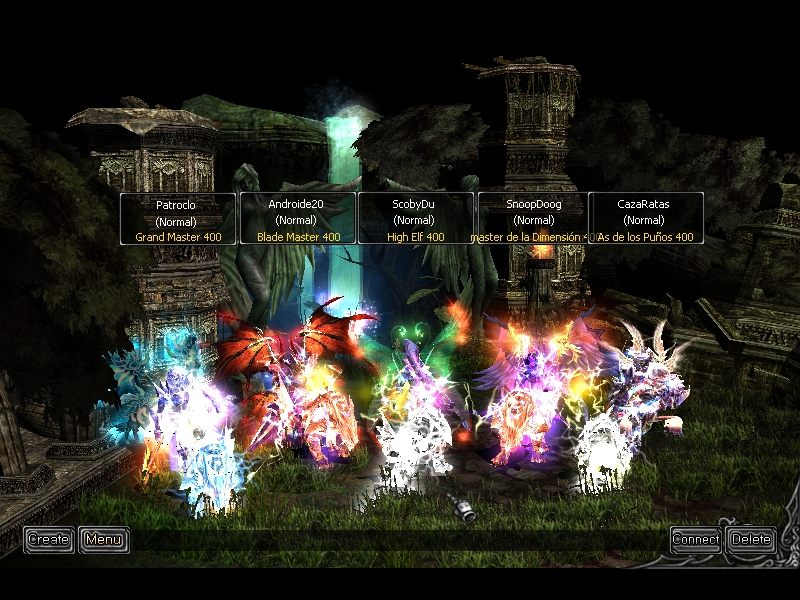Viewport: 800px width, 600px height.
Task: Delete the selected character
Action: pyautogui.click(x=751, y=539)
